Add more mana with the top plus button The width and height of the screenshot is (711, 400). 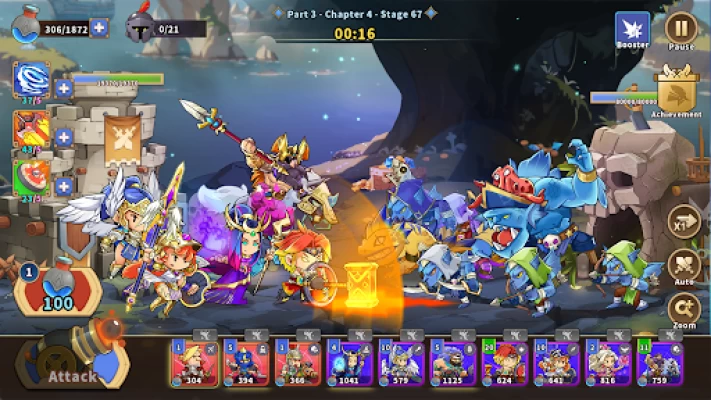click(x=99, y=27)
